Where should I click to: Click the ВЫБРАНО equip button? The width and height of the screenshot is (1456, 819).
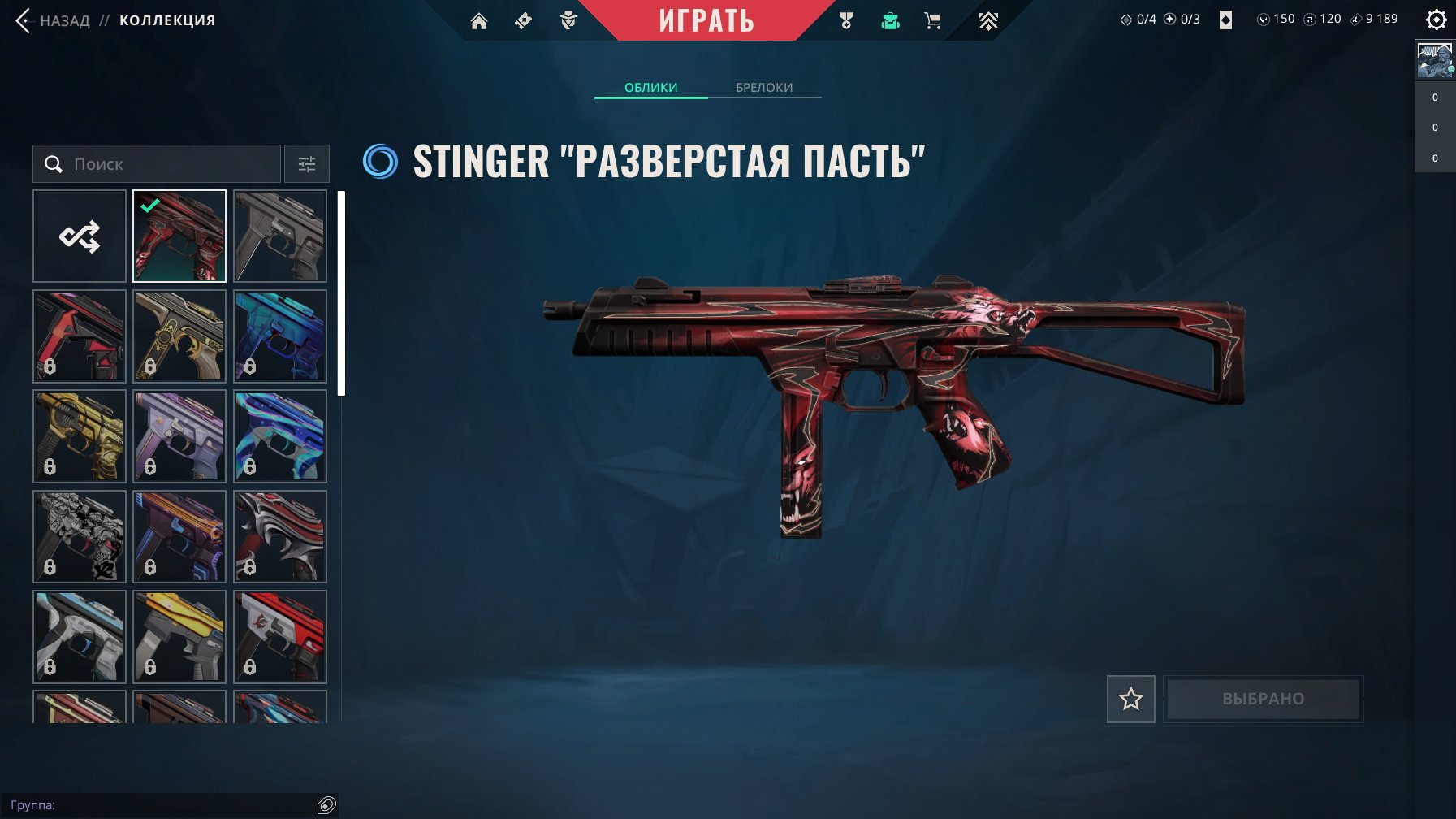(1263, 699)
